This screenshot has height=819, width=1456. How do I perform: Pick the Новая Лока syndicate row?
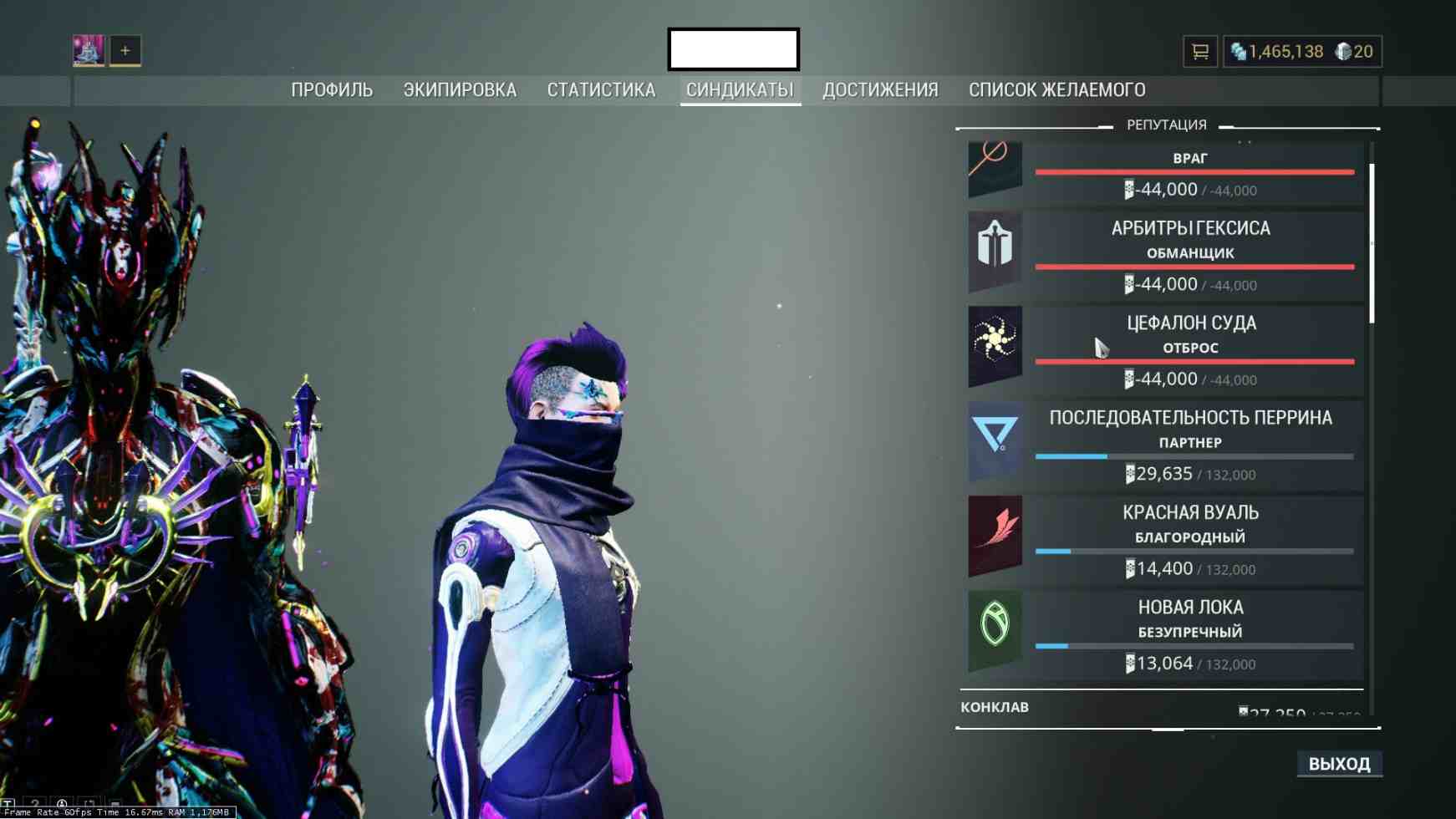click(x=1165, y=633)
